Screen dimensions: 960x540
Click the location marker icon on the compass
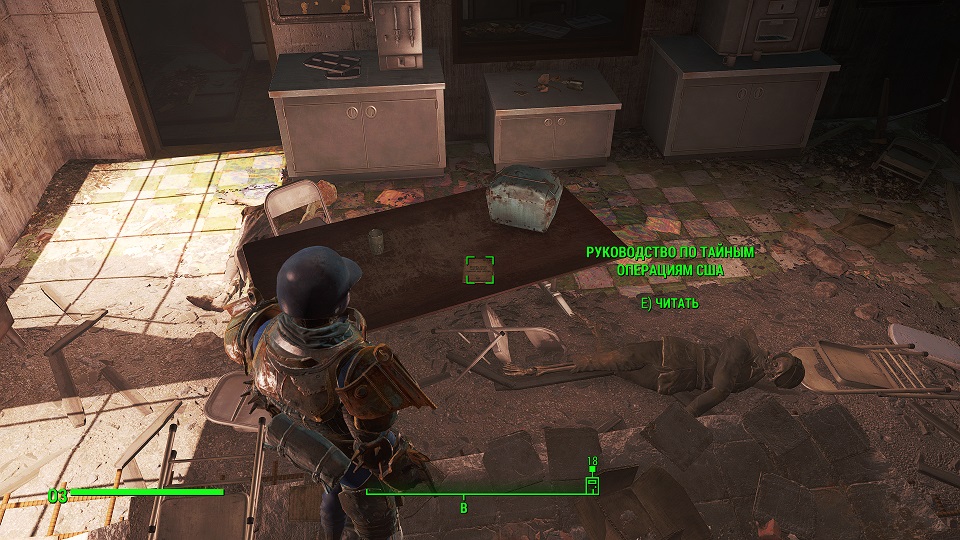[x=592, y=485]
